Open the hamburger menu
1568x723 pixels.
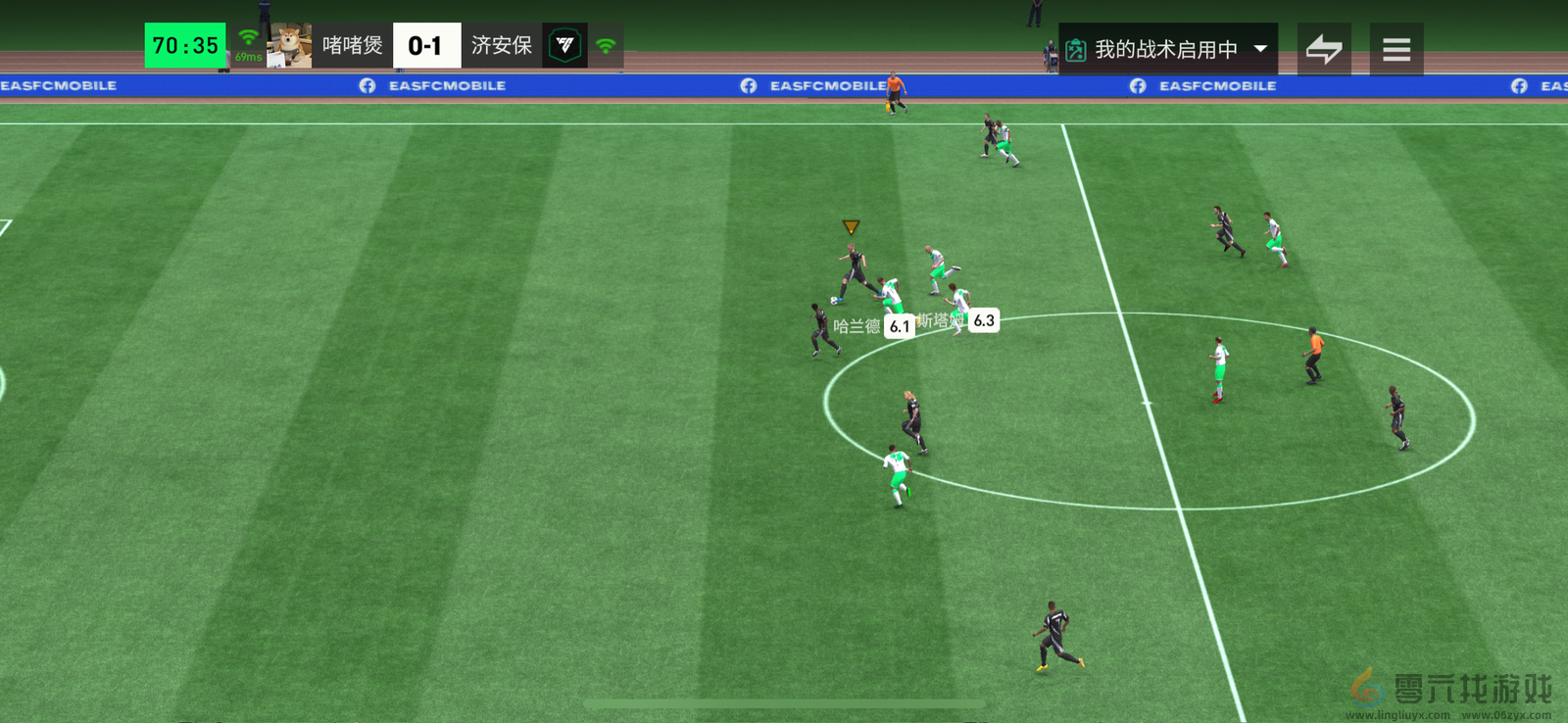click(x=1396, y=49)
